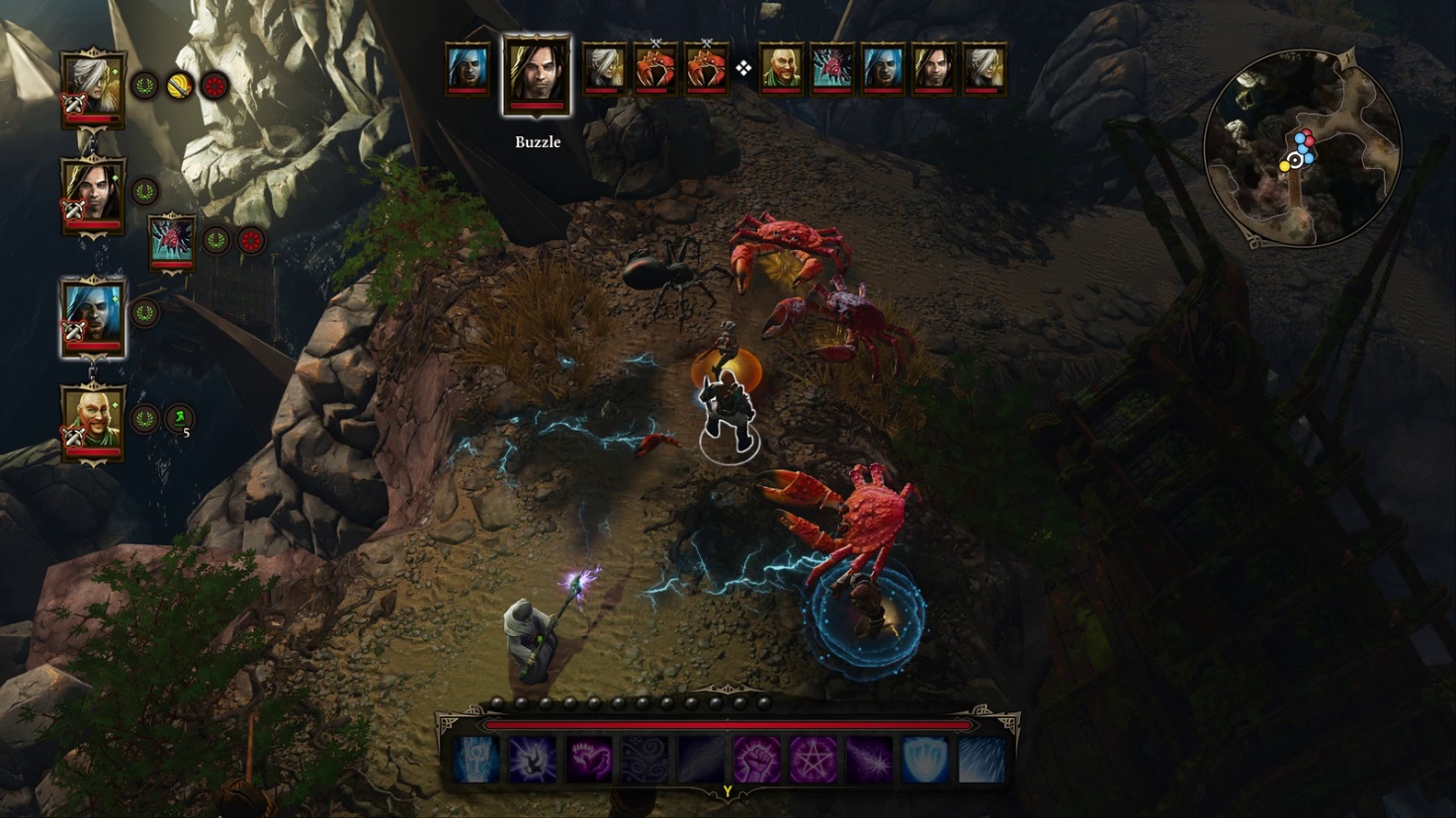This screenshot has height=818, width=1456.
Task: Choose the dark lightning skill slot
Action: [701, 760]
